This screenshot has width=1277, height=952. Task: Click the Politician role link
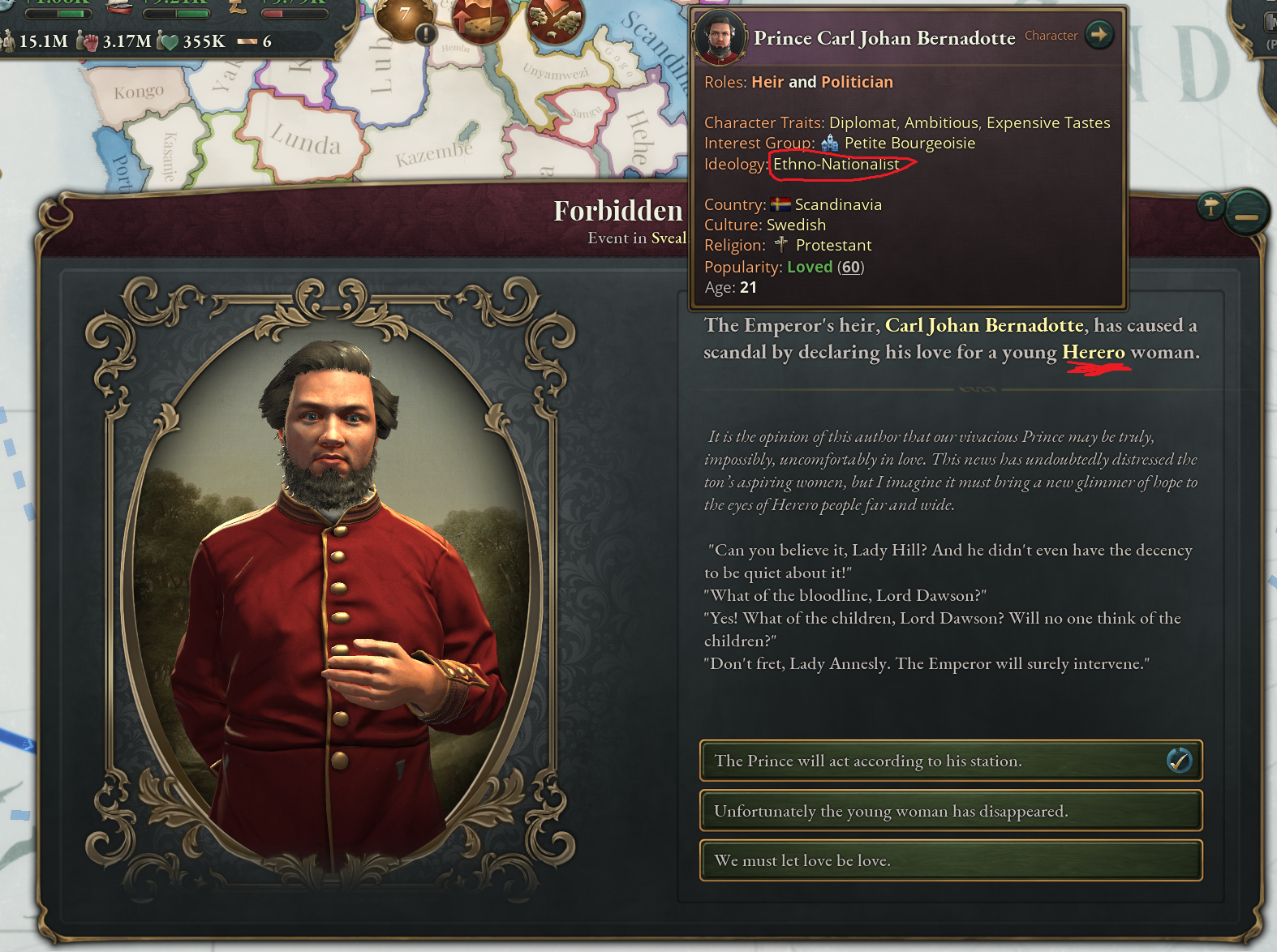coord(857,82)
